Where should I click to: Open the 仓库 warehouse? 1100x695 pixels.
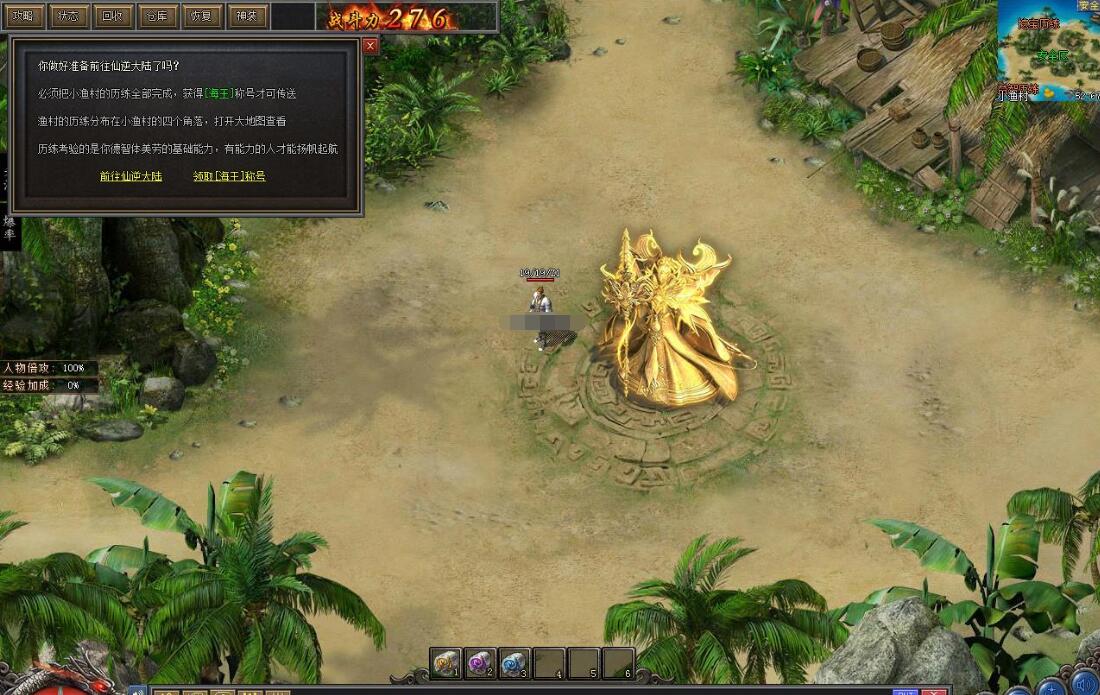[x=156, y=16]
